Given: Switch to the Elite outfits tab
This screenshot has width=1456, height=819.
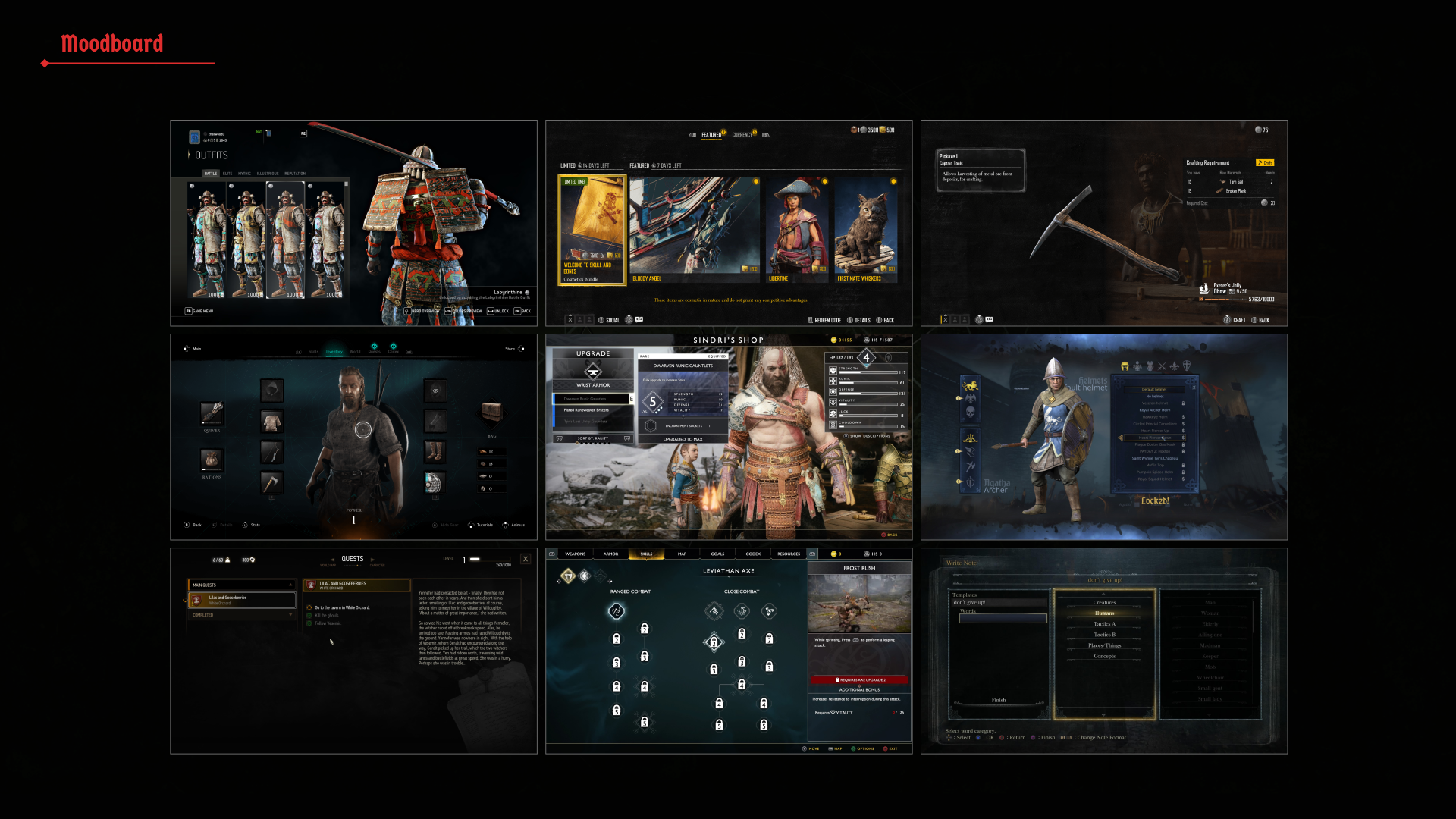Looking at the screenshot, I should pos(227,174).
